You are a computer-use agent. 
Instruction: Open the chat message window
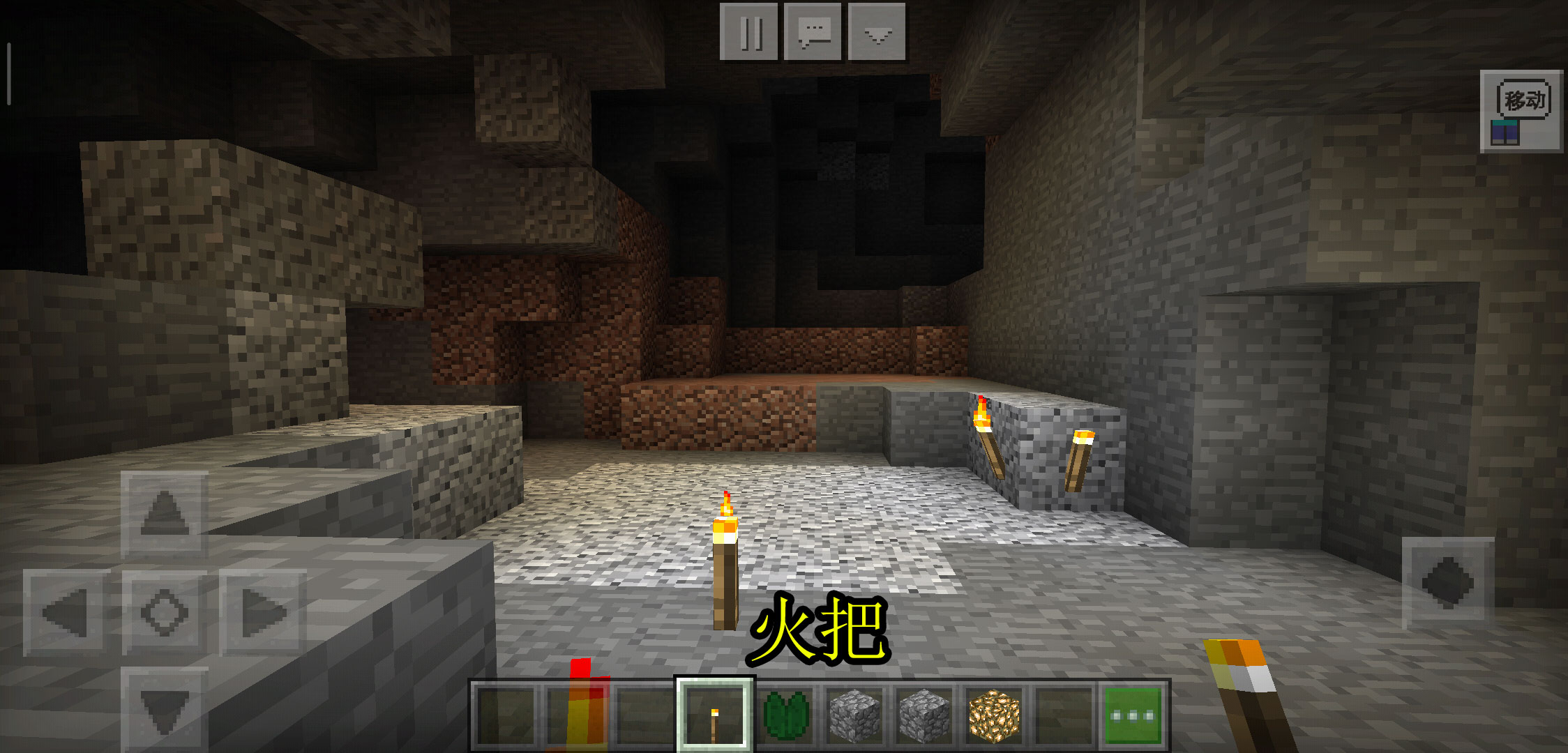[814, 31]
